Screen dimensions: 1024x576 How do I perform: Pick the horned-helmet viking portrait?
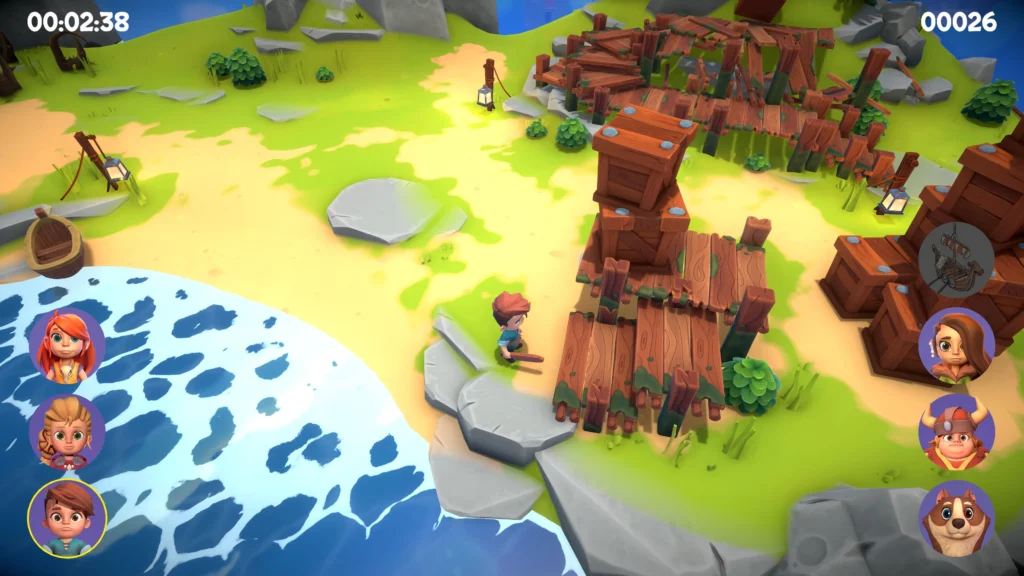pos(956,432)
